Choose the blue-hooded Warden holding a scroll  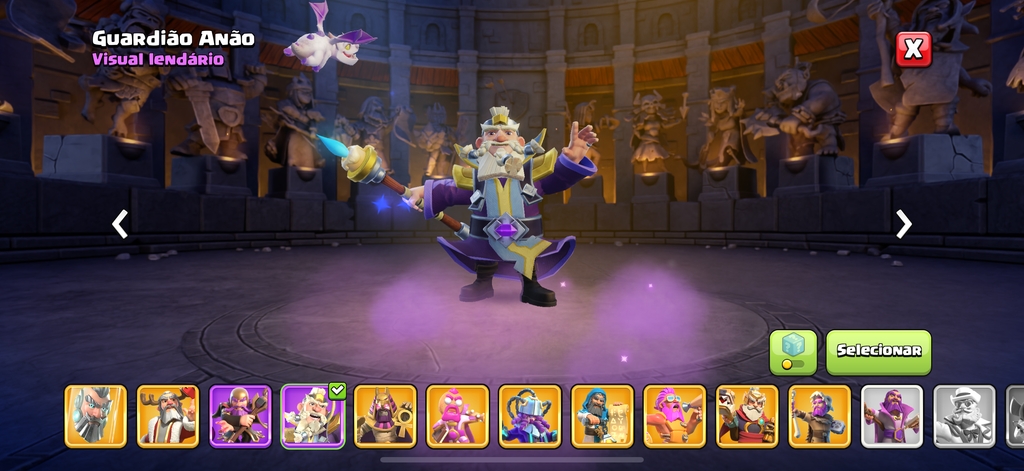[602, 416]
